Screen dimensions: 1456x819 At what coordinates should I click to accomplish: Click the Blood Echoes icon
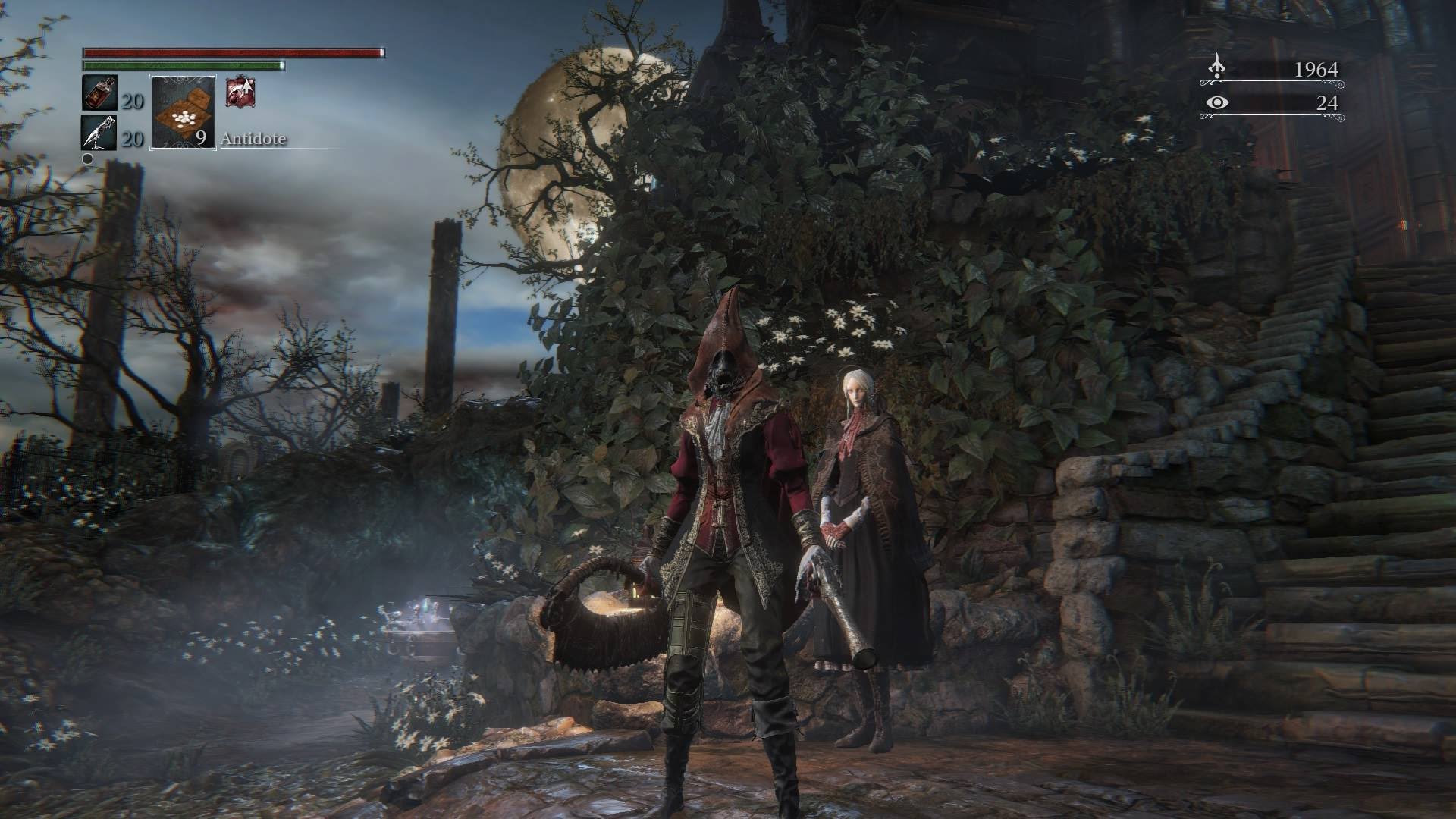point(1216,68)
